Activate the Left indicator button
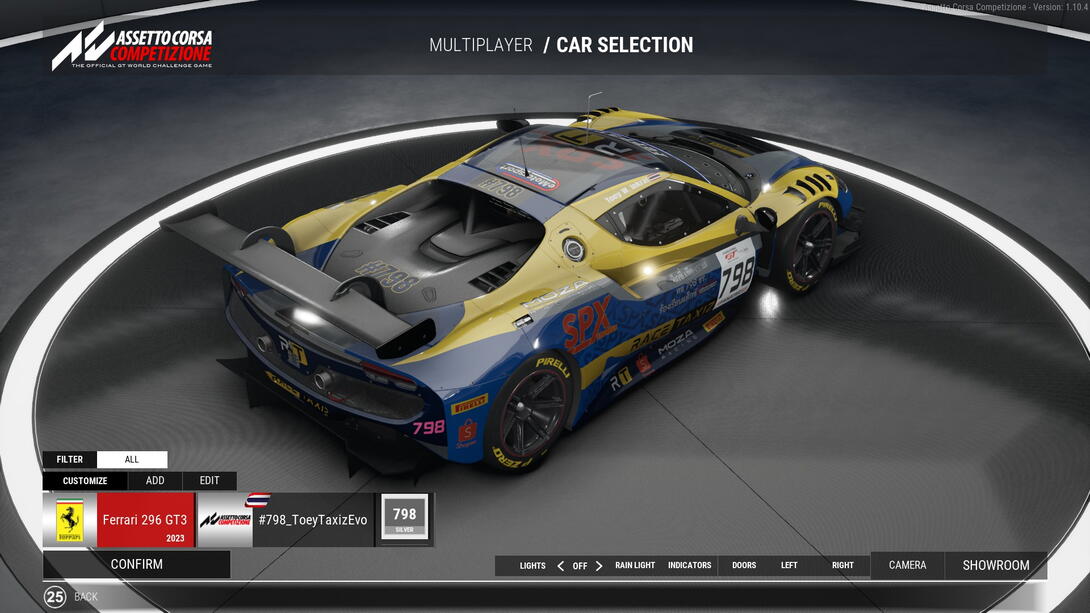Screen dimensions: 1090x613 (x=789, y=566)
